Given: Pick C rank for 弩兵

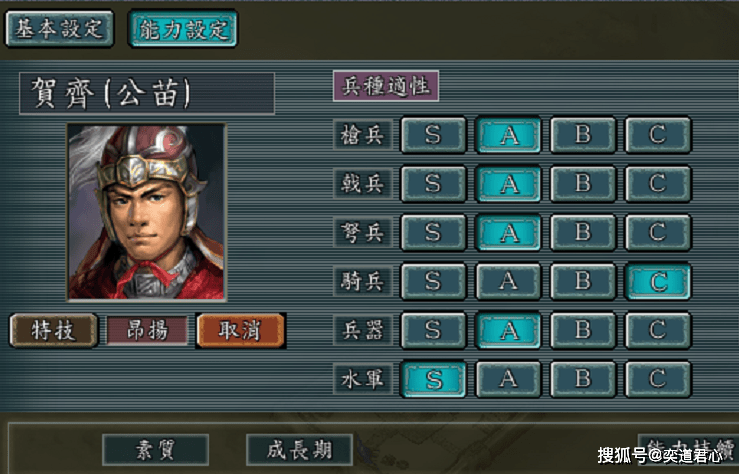Looking at the screenshot, I should pos(657,232).
